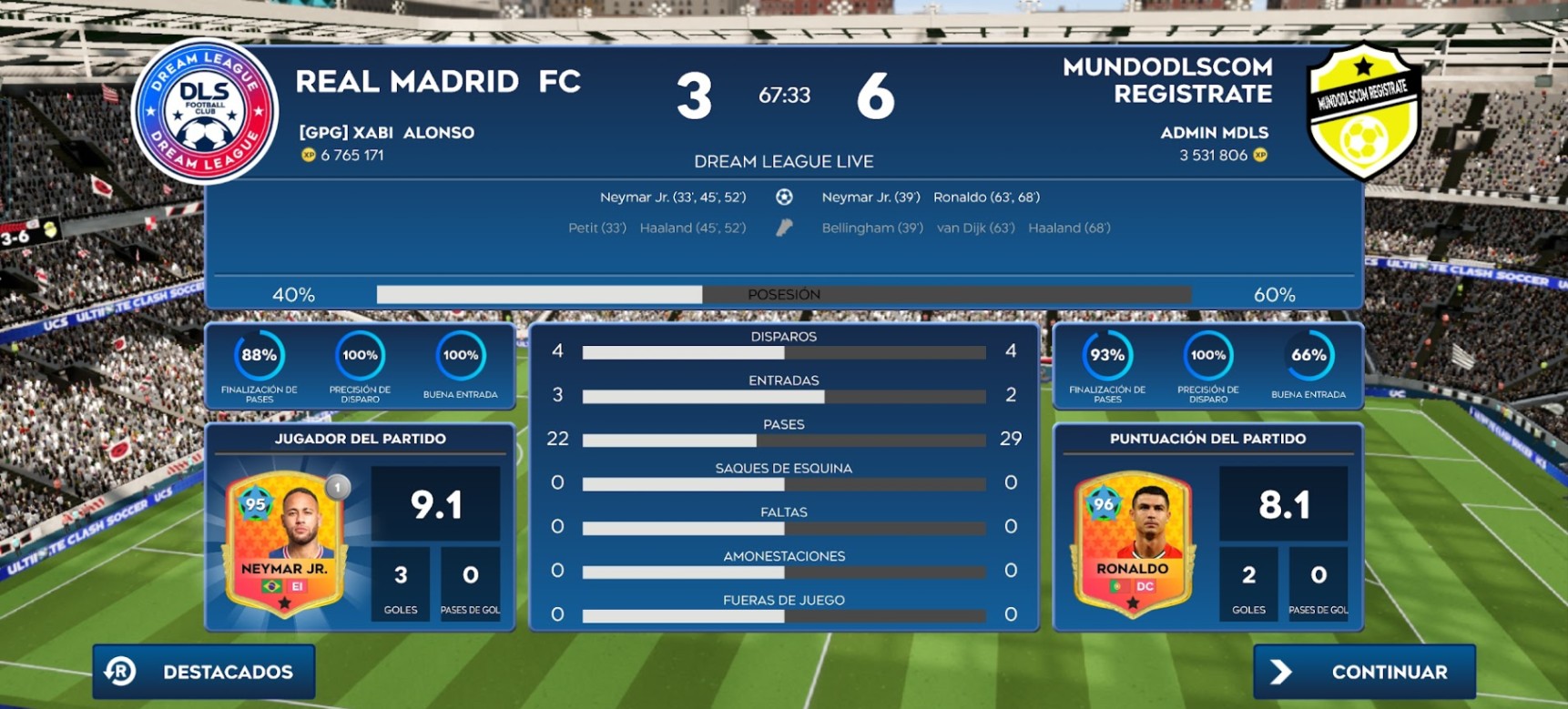Screen dimensions: 1568x709
Task: Continue past the match results
Action: (1364, 672)
